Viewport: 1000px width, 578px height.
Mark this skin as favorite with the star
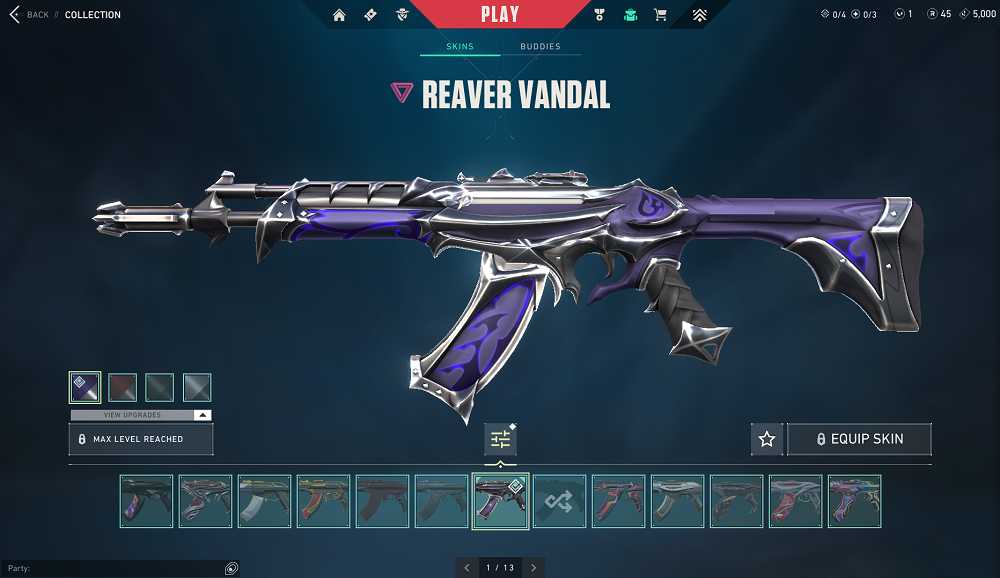(767, 439)
